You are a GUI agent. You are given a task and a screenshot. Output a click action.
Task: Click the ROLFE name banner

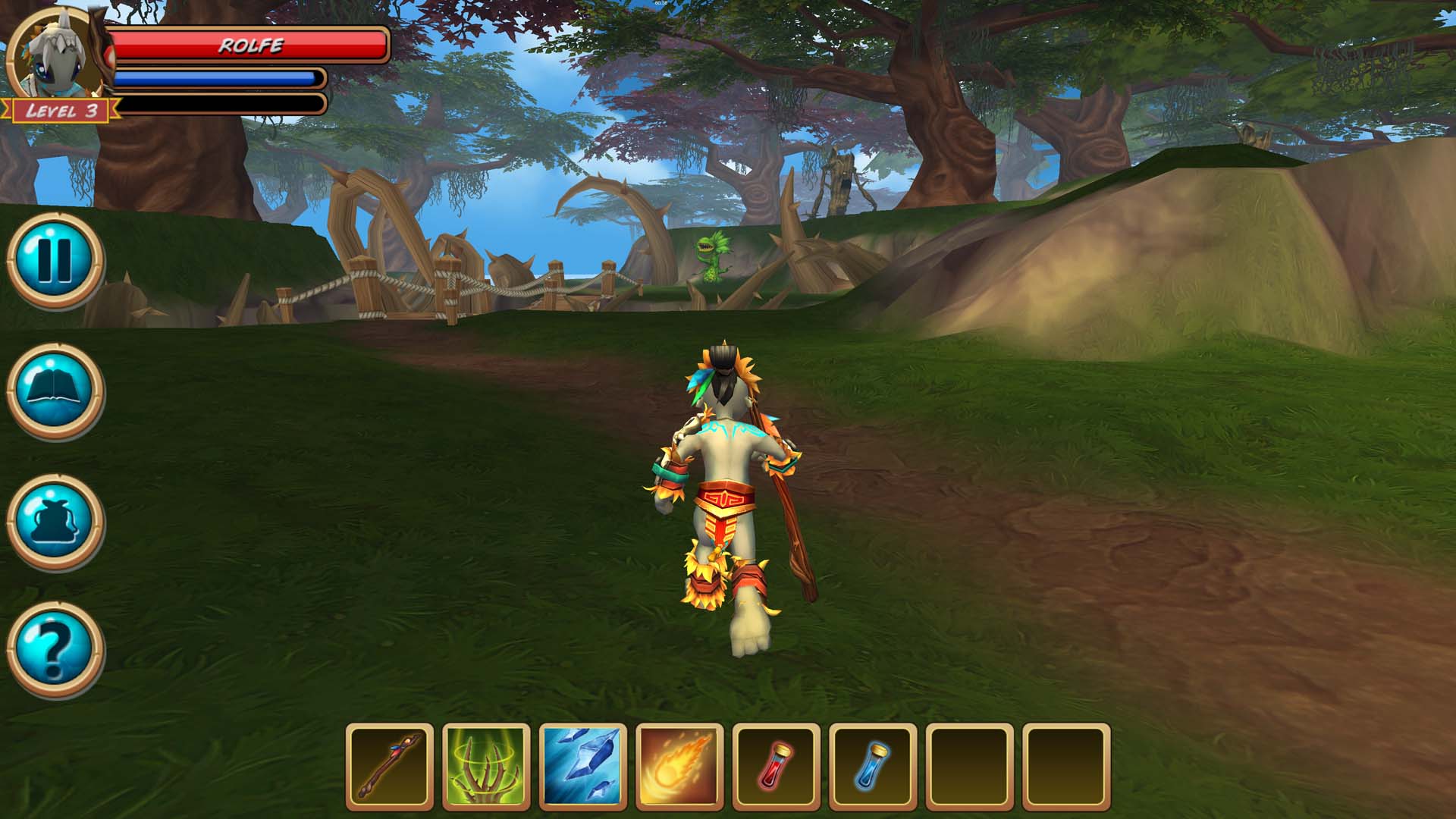click(x=250, y=45)
